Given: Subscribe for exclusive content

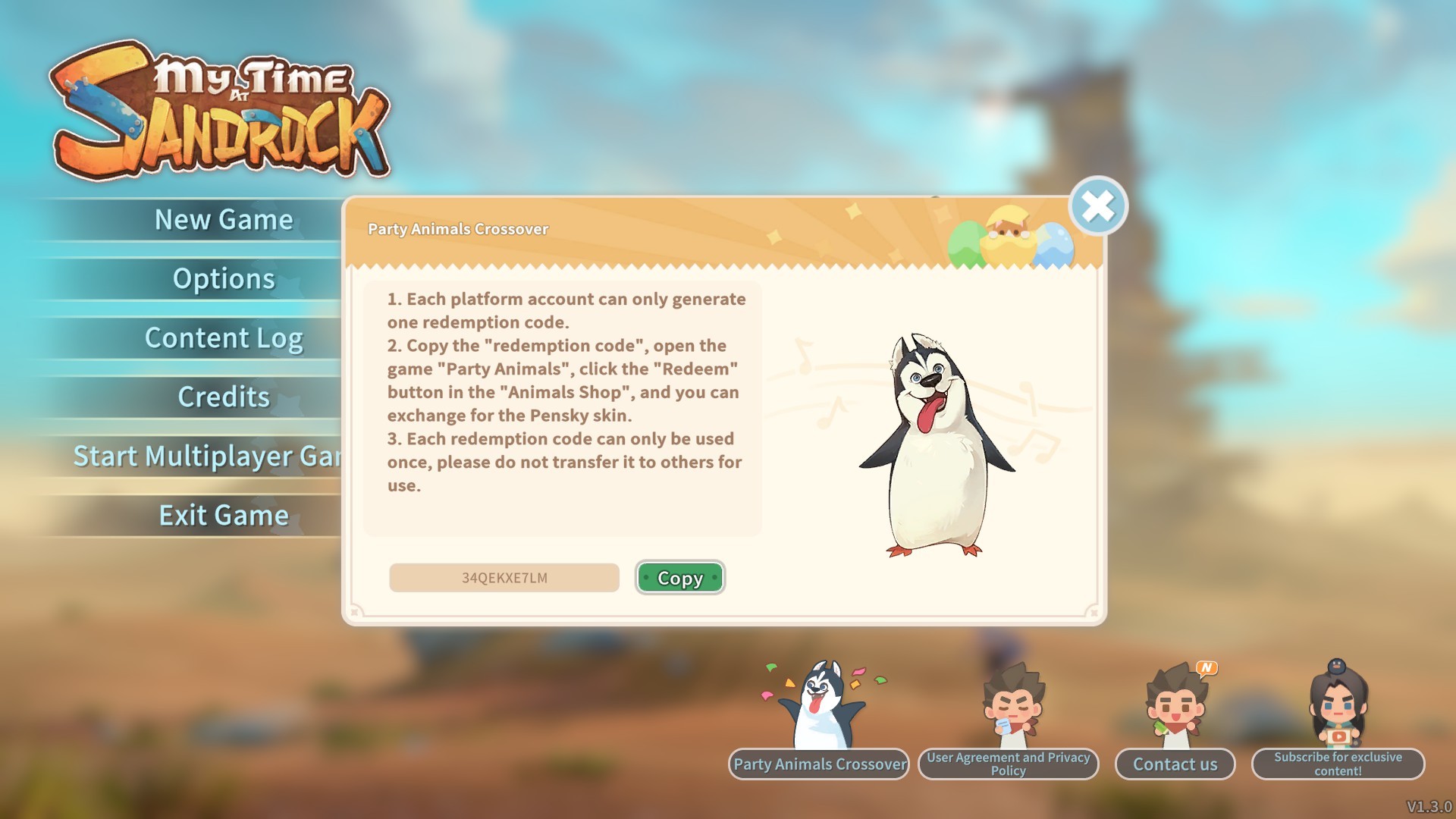Looking at the screenshot, I should pyautogui.click(x=1338, y=764).
